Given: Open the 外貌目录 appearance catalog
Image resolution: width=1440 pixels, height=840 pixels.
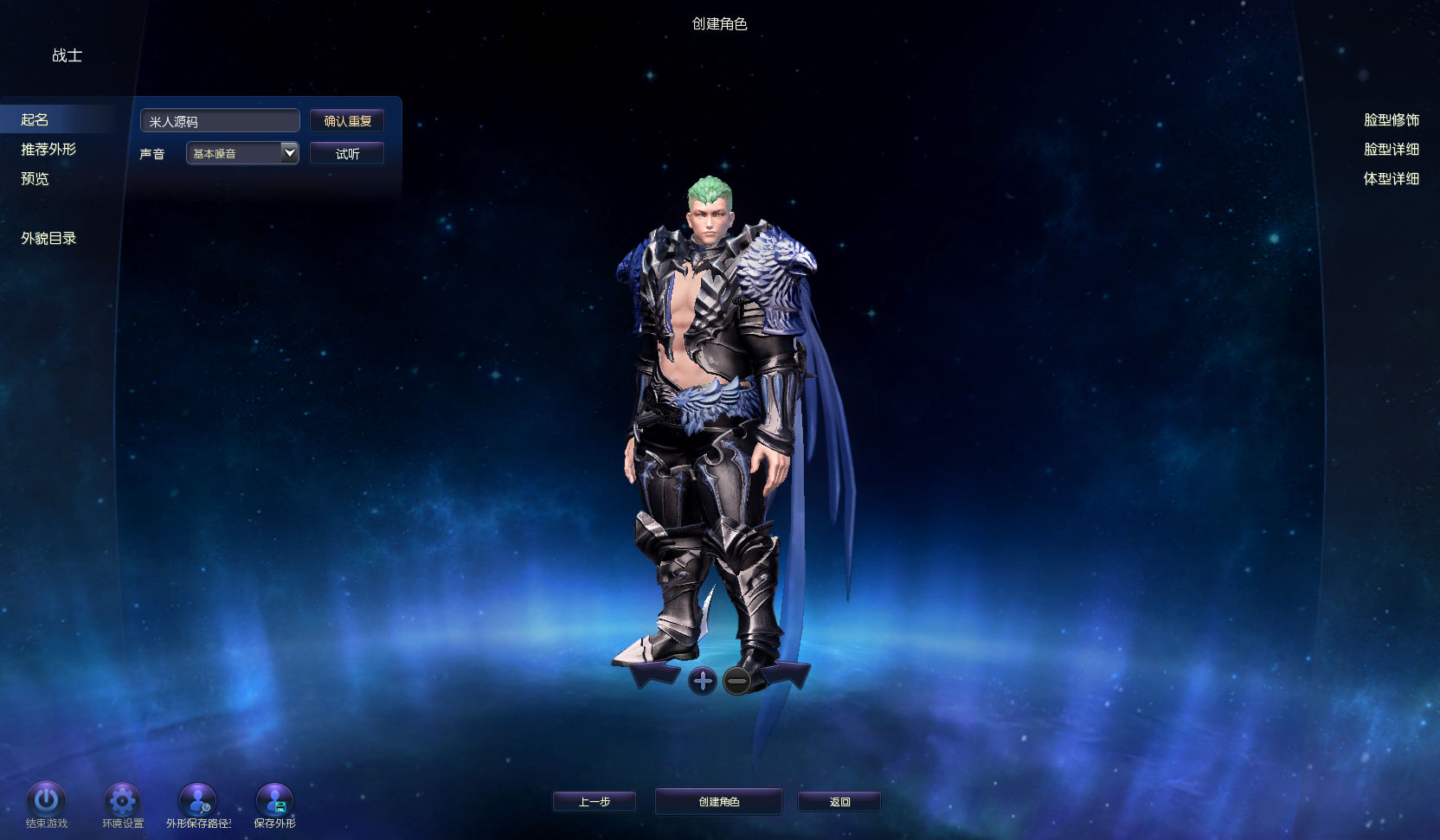Looking at the screenshot, I should click(x=48, y=238).
